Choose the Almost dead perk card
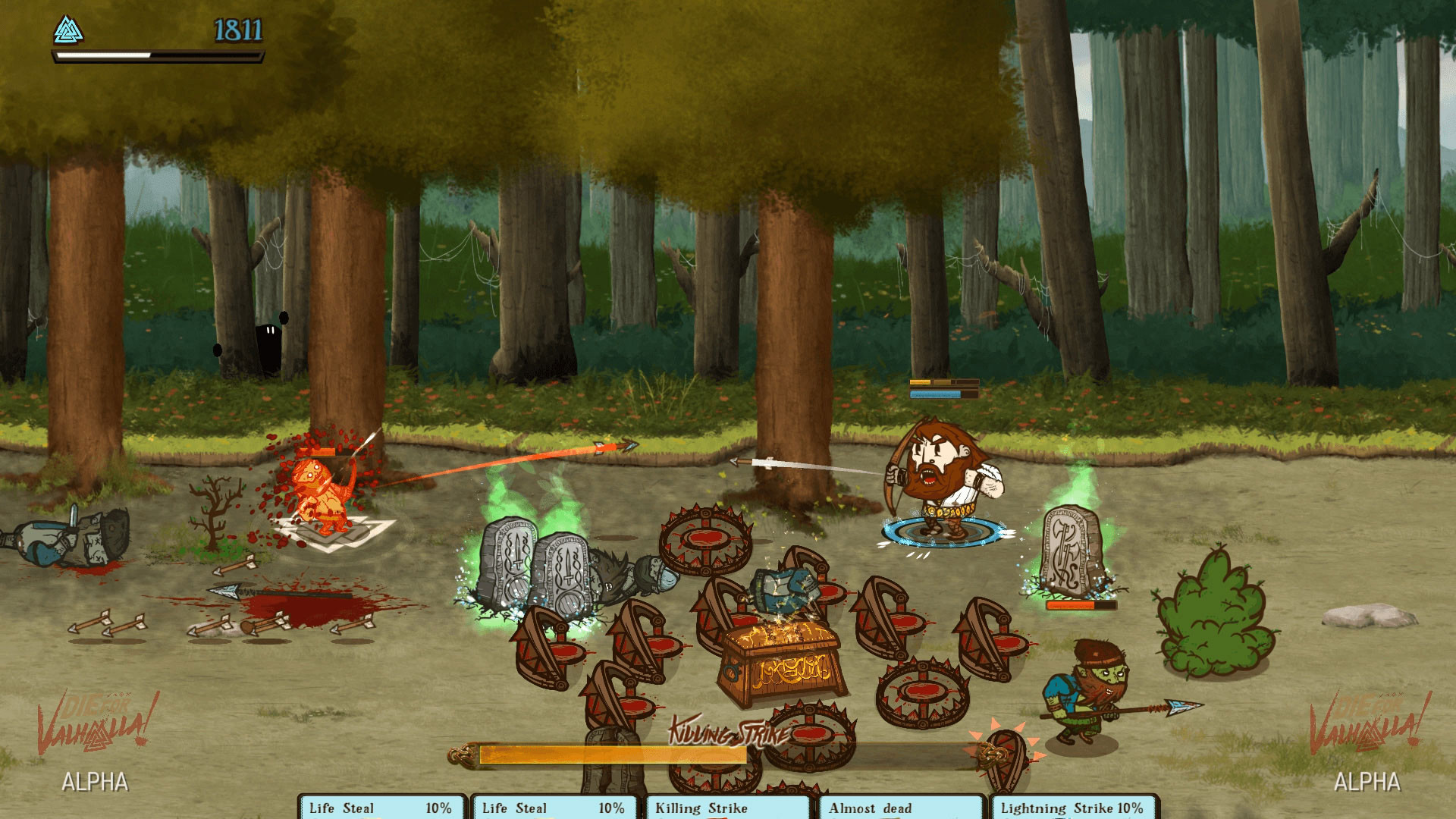Viewport: 1456px width, 819px height. 901,808
